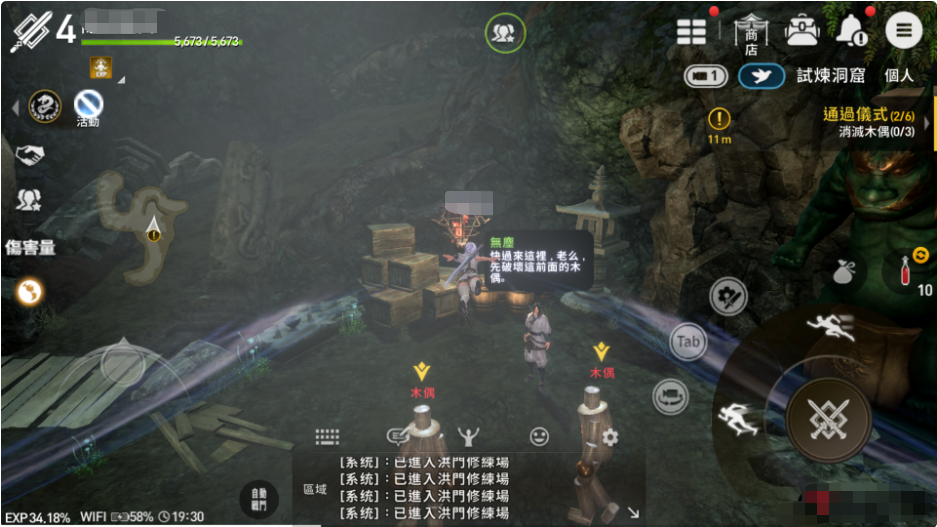Open the grid main menu icon
The width and height of the screenshot is (937, 527).
tap(692, 31)
